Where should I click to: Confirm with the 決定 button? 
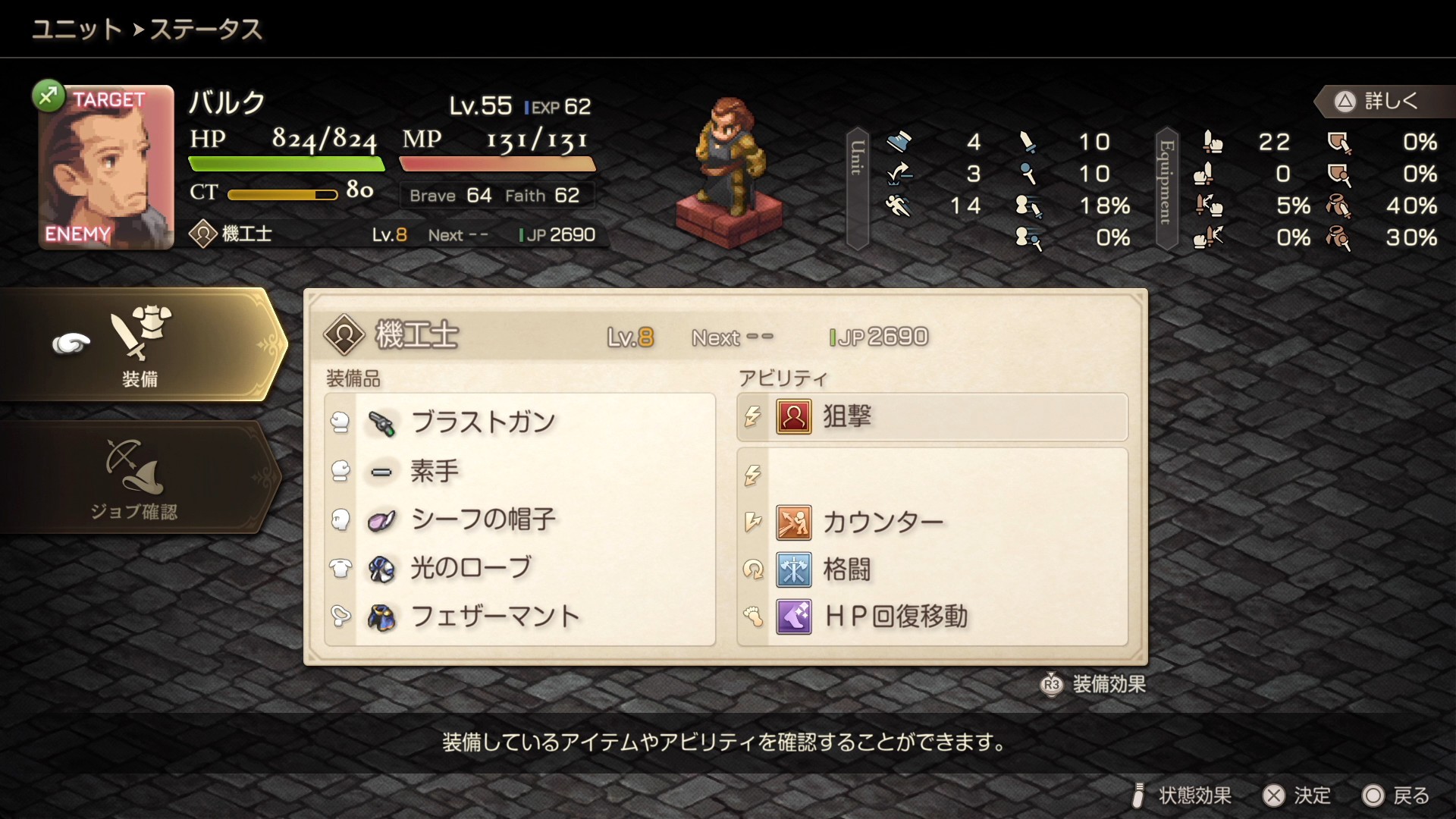[x=1297, y=795]
